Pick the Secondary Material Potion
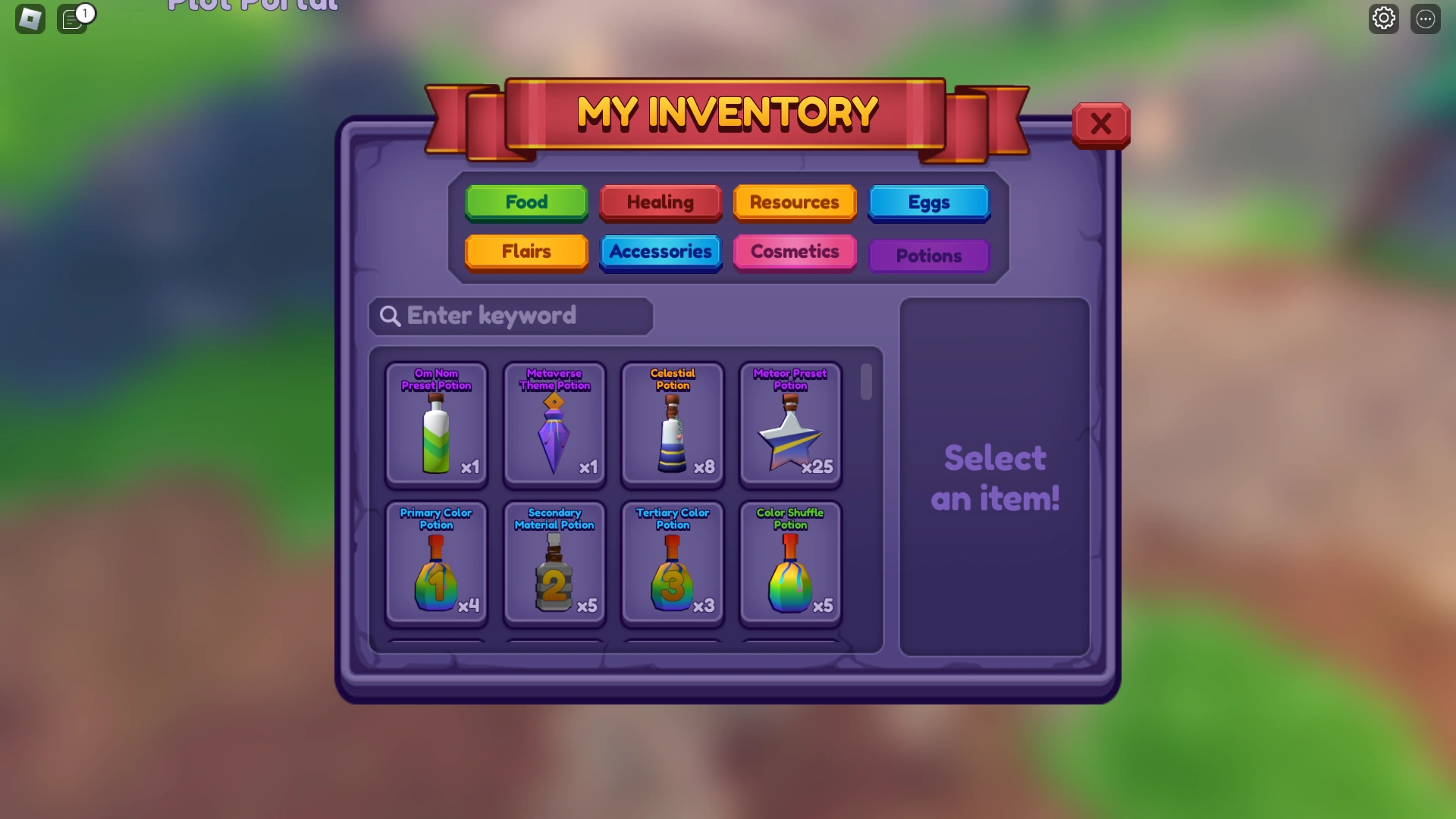1456x819 pixels. pyautogui.click(x=554, y=564)
